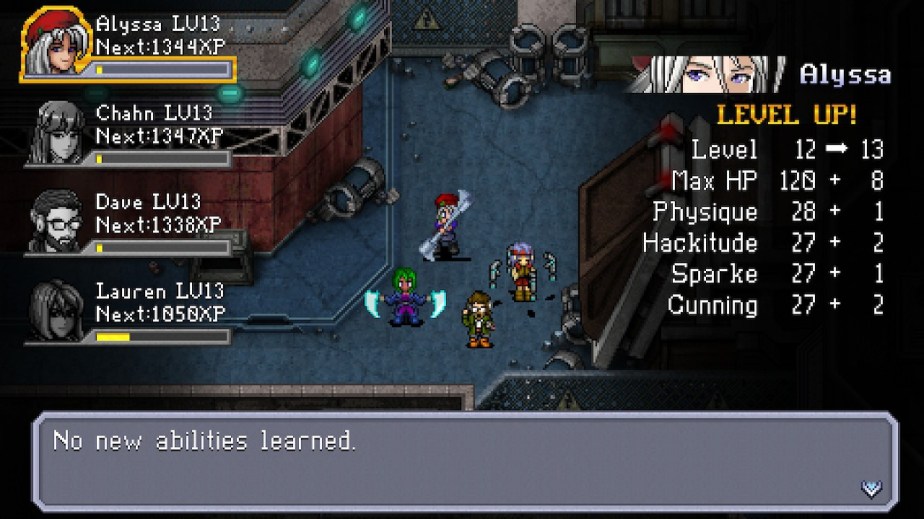
Task: Select Dave's party member row
Action: coord(130,223)
